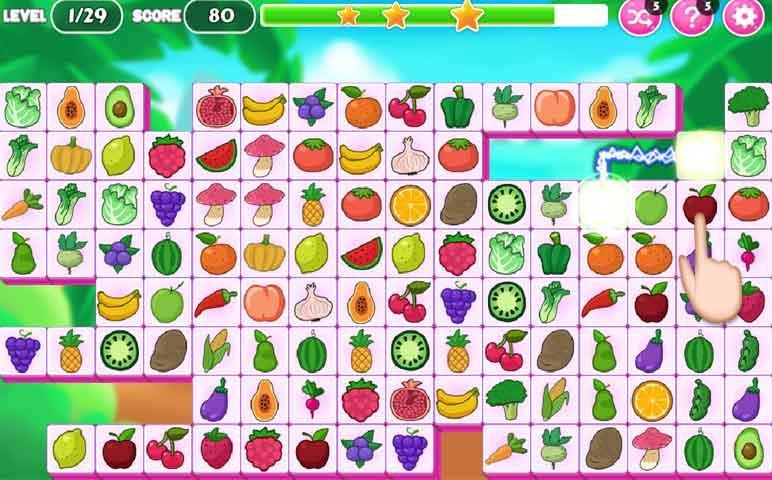
Task: Select the broccoli tile beside the bananas
Action: click(x=506, y=399)
